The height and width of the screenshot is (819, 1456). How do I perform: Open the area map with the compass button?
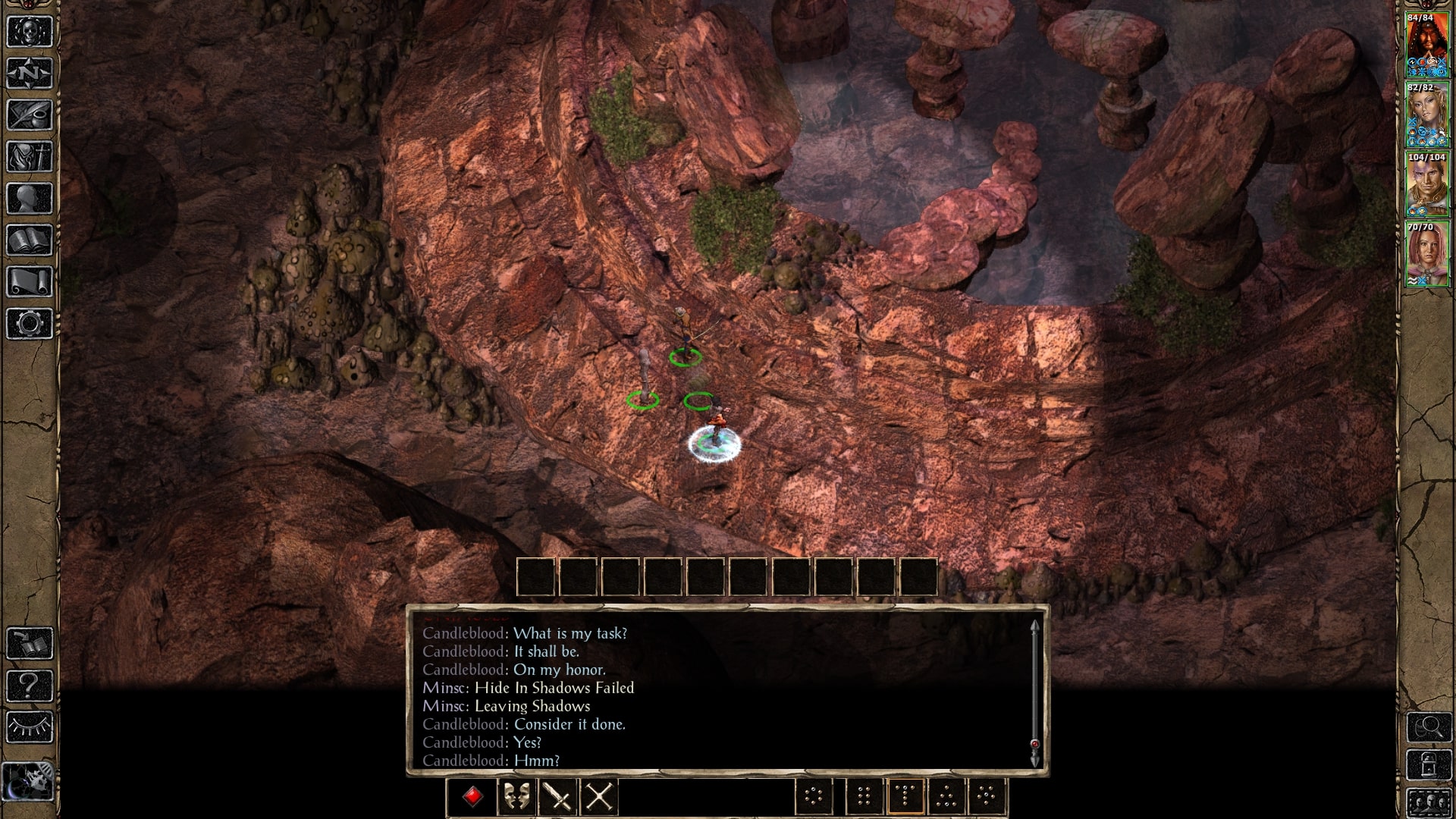pos(30,74)
